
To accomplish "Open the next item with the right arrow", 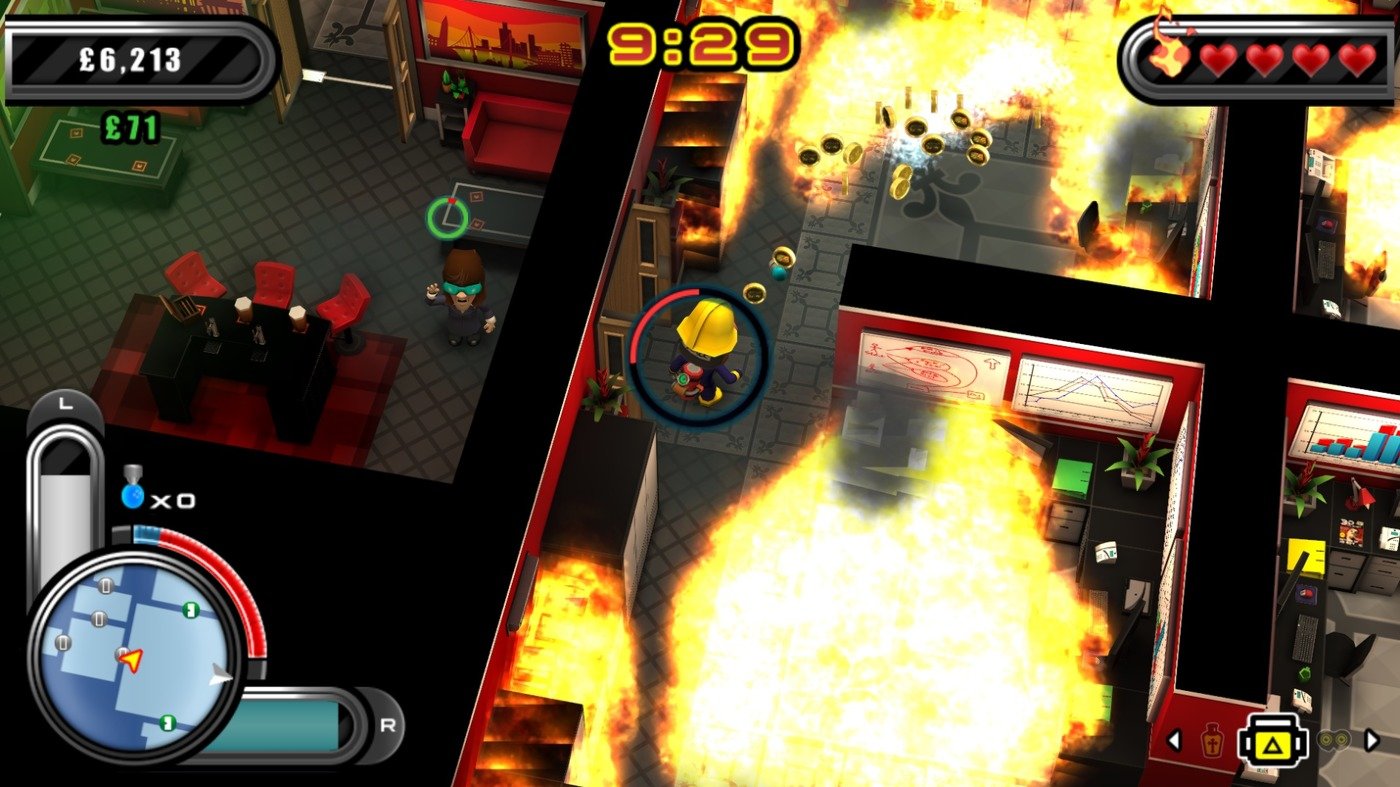I will click(1372, 740).
